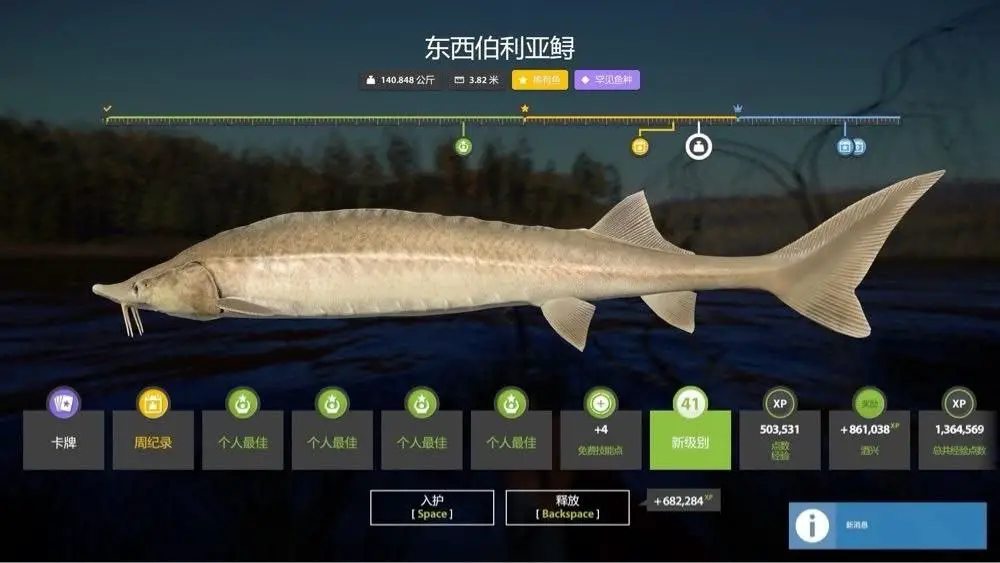Release the fish with the 释放 button
Viewport: 1000px width, 563px height.
pos(567,507)
